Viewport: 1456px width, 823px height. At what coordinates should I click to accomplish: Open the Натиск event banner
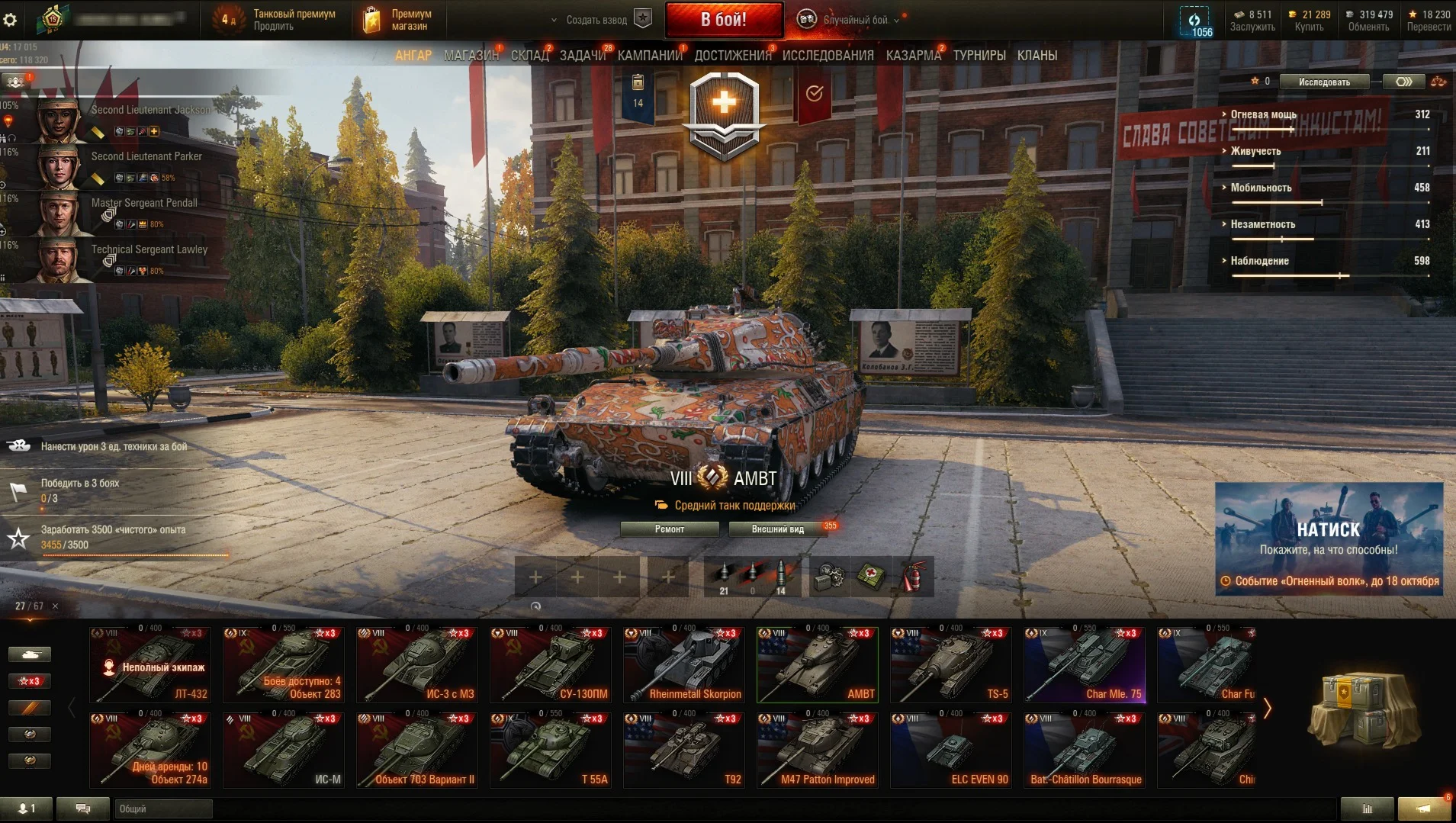point(1328,538)
